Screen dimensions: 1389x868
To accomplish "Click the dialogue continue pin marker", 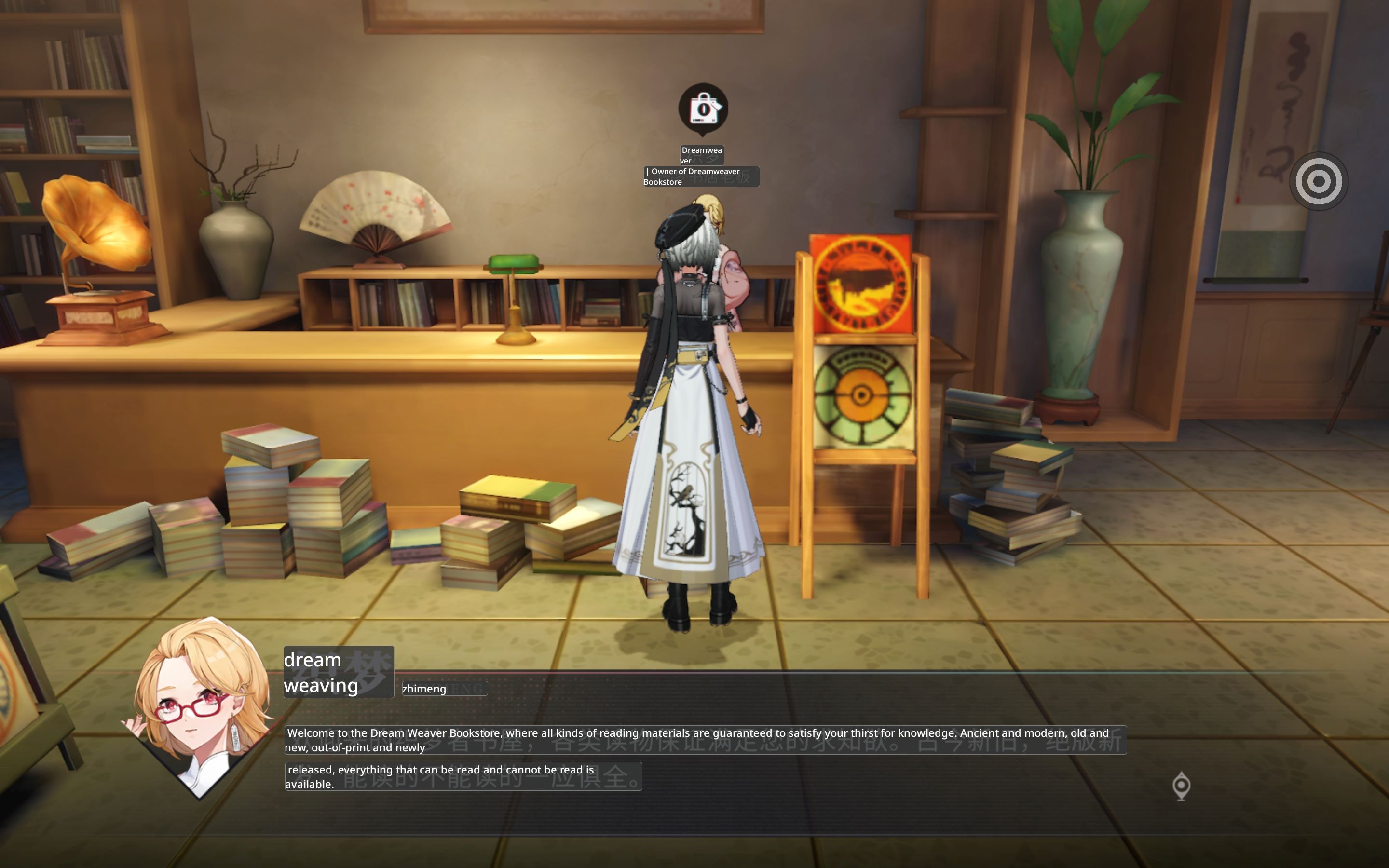I will 1181,786.
